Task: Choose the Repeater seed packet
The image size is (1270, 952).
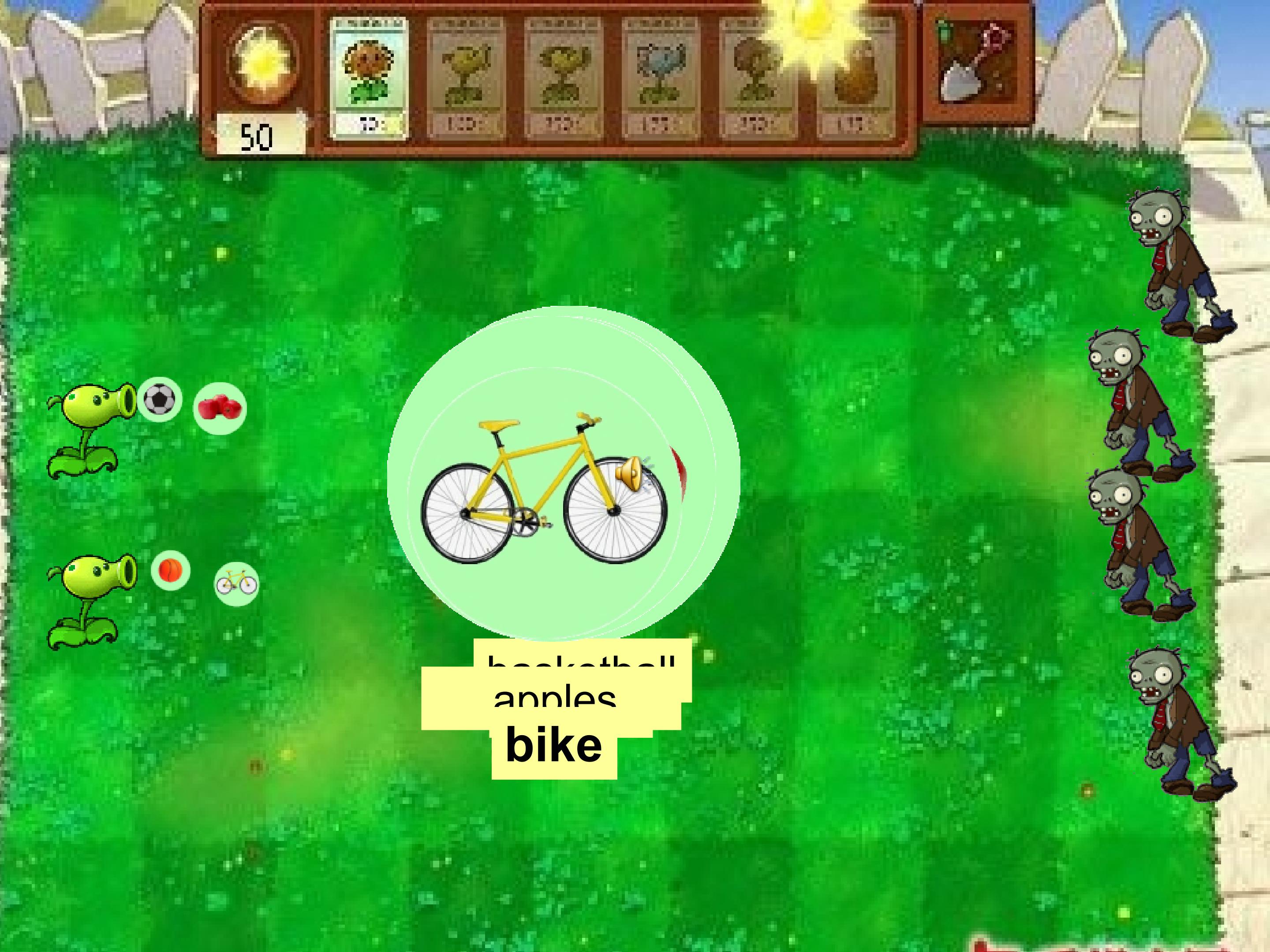Action: [x=563, y=78]
